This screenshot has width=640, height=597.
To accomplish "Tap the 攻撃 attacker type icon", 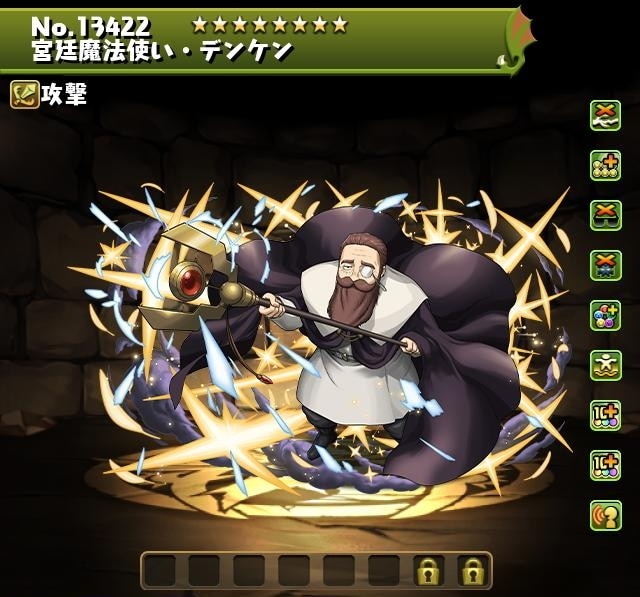I will pyautogui.click(x=25, y=95).
